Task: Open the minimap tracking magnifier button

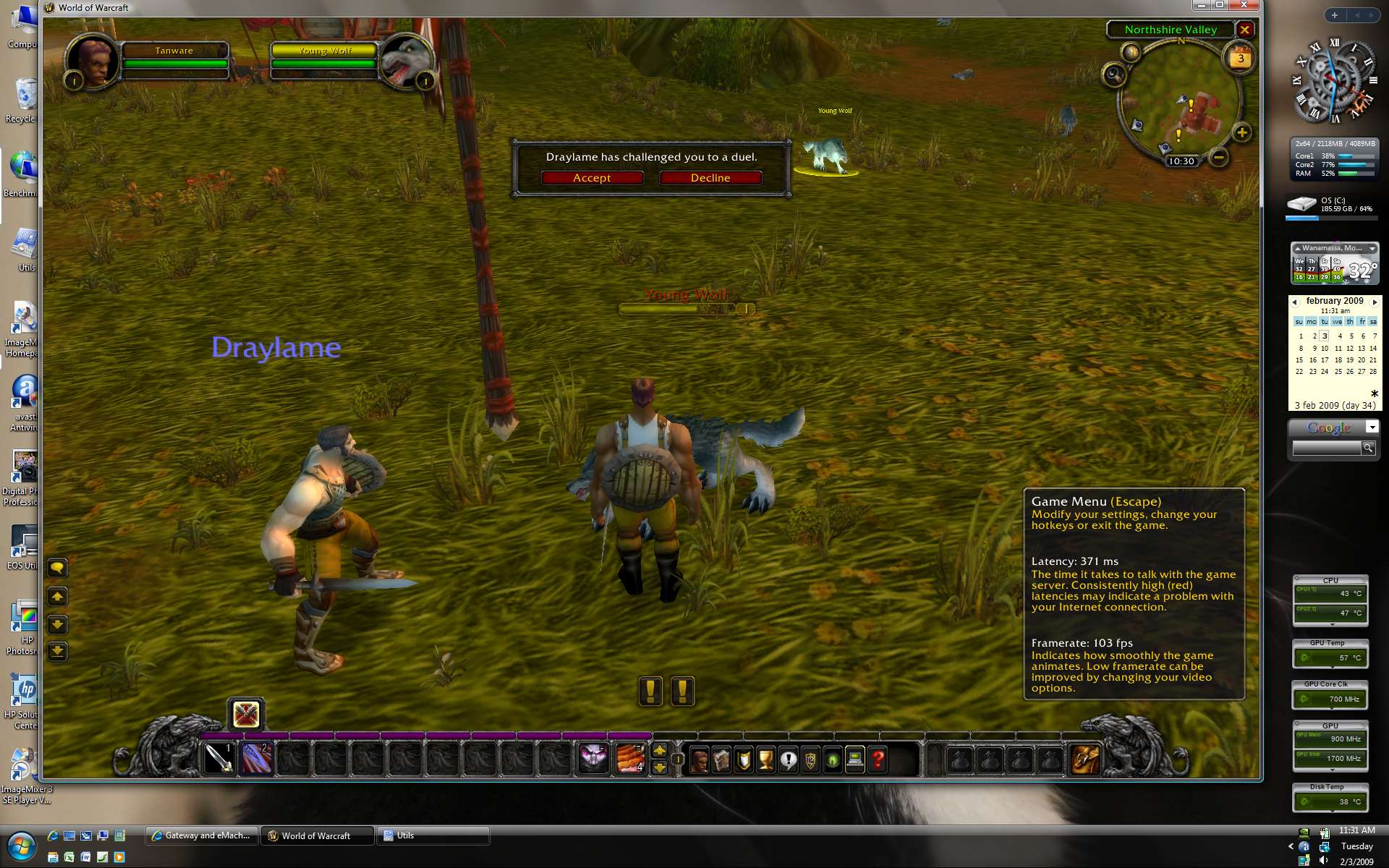Action: click(1113, 74)
